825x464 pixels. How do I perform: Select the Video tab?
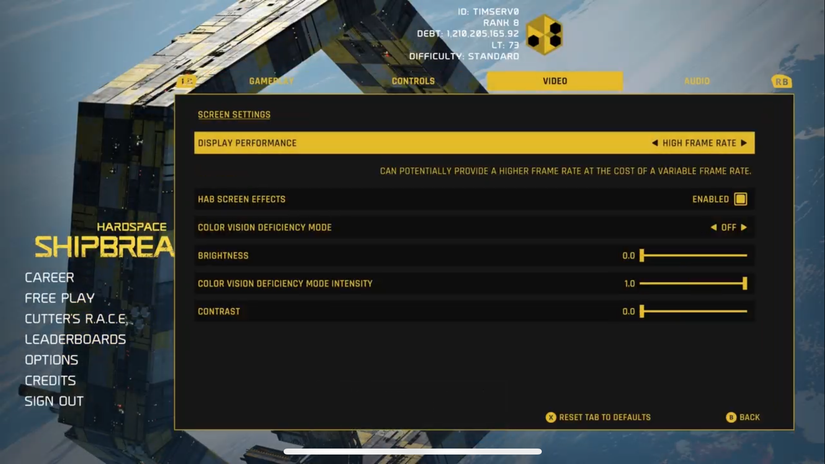click(555, 81)
